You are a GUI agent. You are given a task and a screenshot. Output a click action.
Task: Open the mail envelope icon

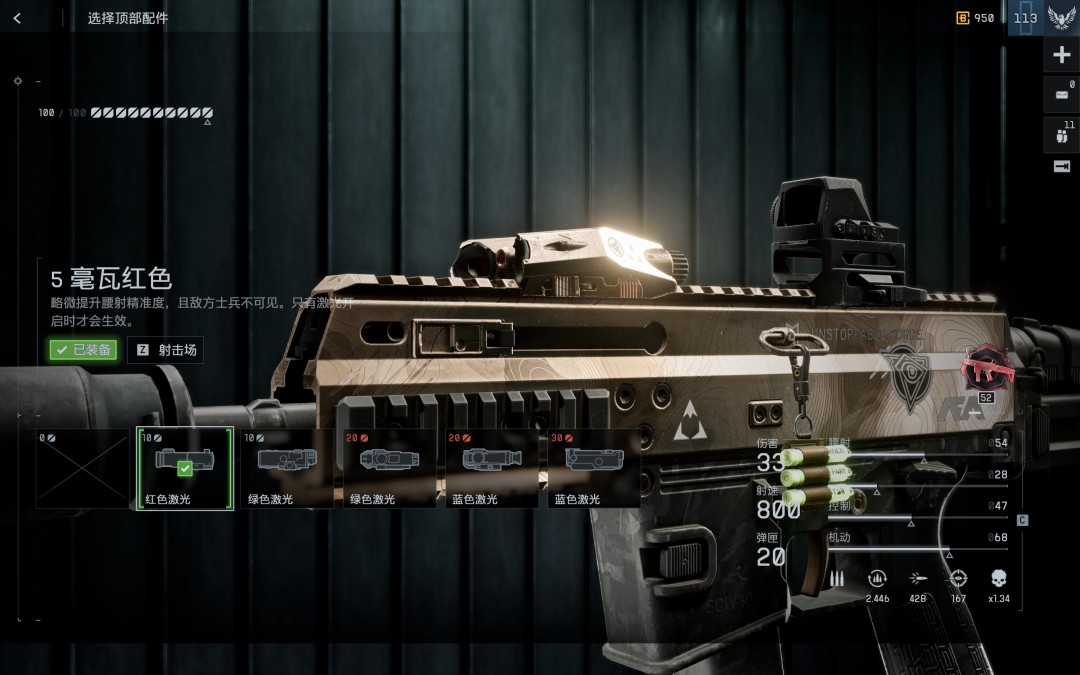[1061, 95]
